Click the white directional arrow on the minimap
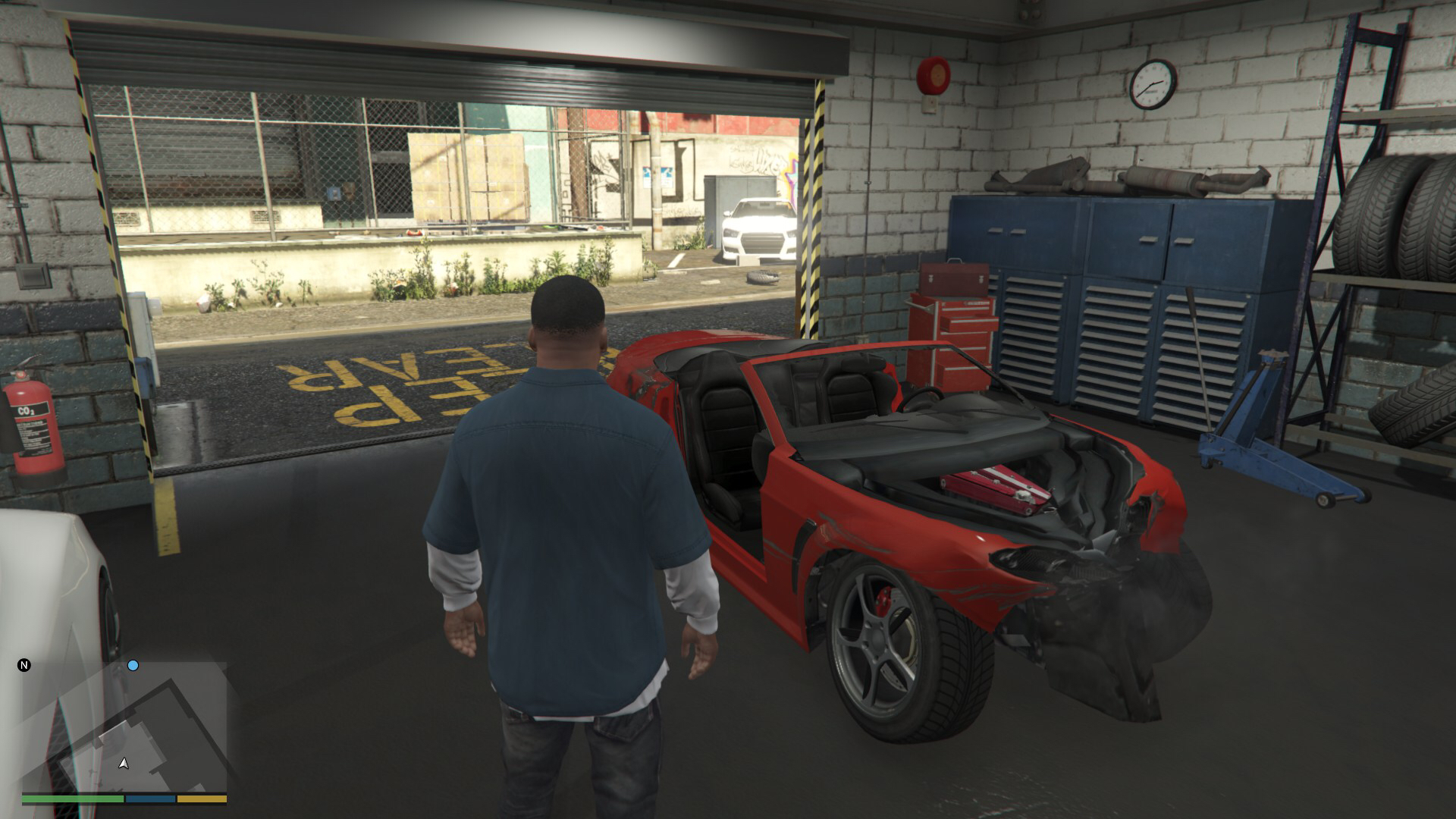 (123, 764)
